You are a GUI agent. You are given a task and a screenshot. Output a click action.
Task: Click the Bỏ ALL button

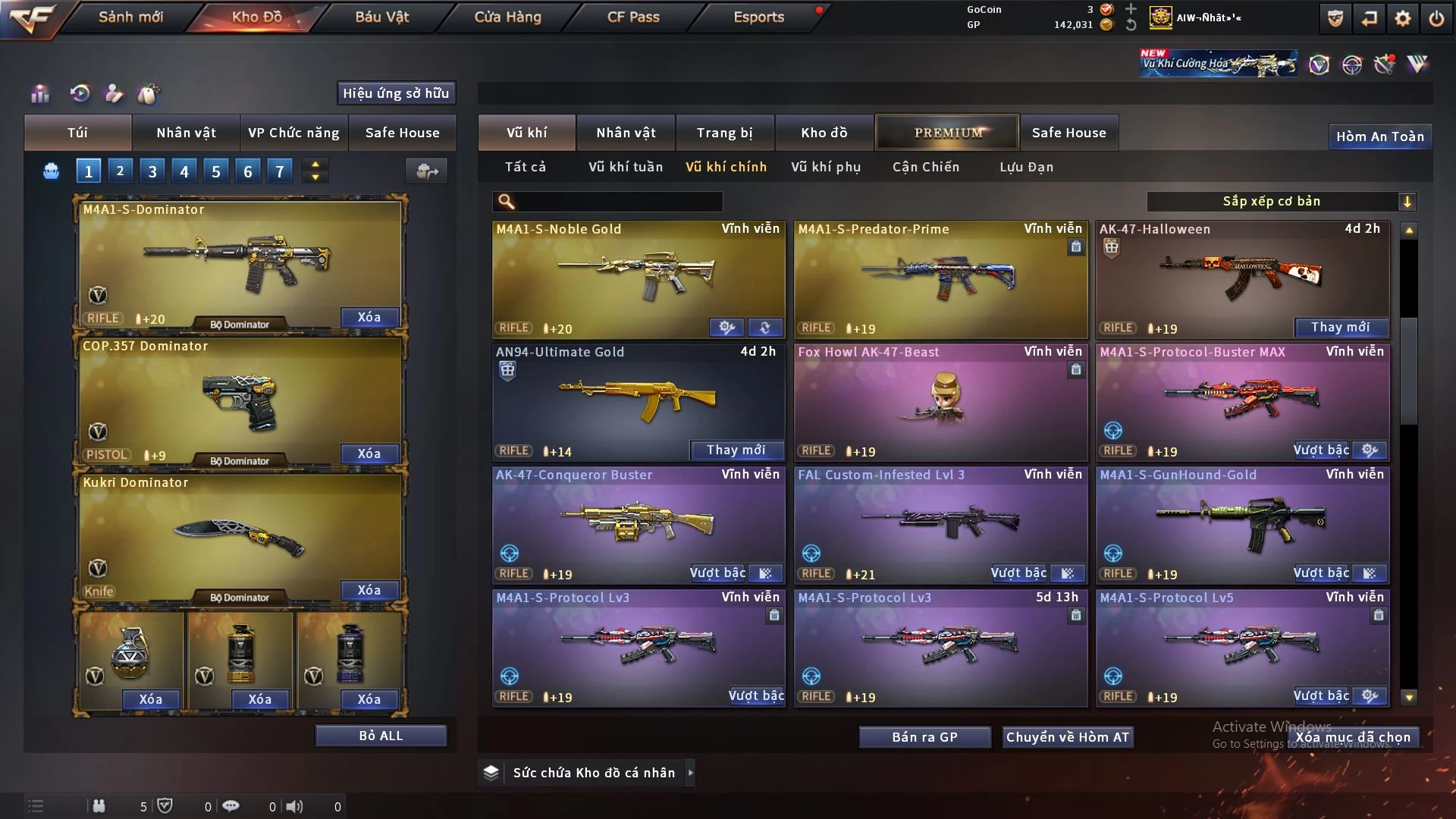point(381,736)
